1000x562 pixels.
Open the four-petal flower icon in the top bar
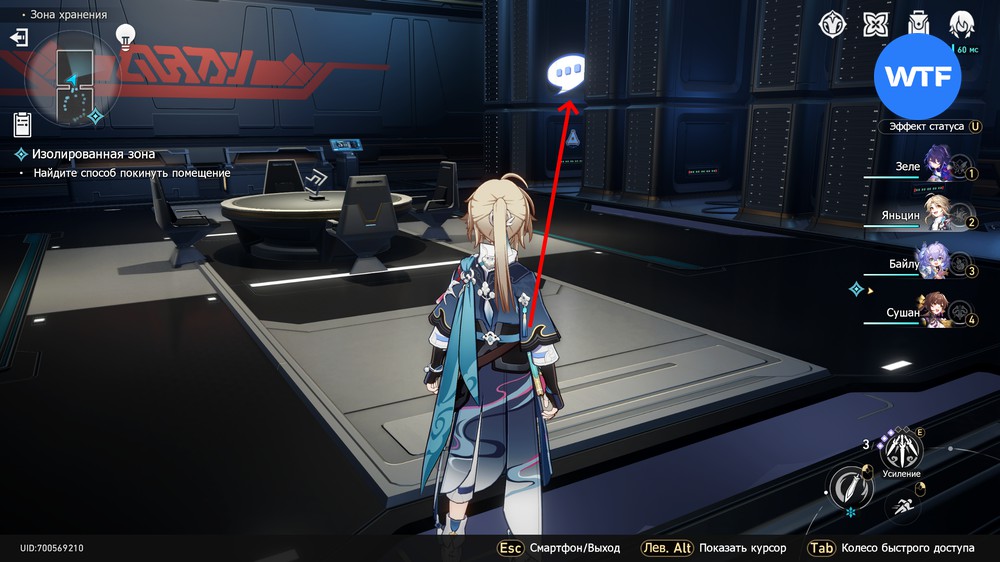pos(876,24)
